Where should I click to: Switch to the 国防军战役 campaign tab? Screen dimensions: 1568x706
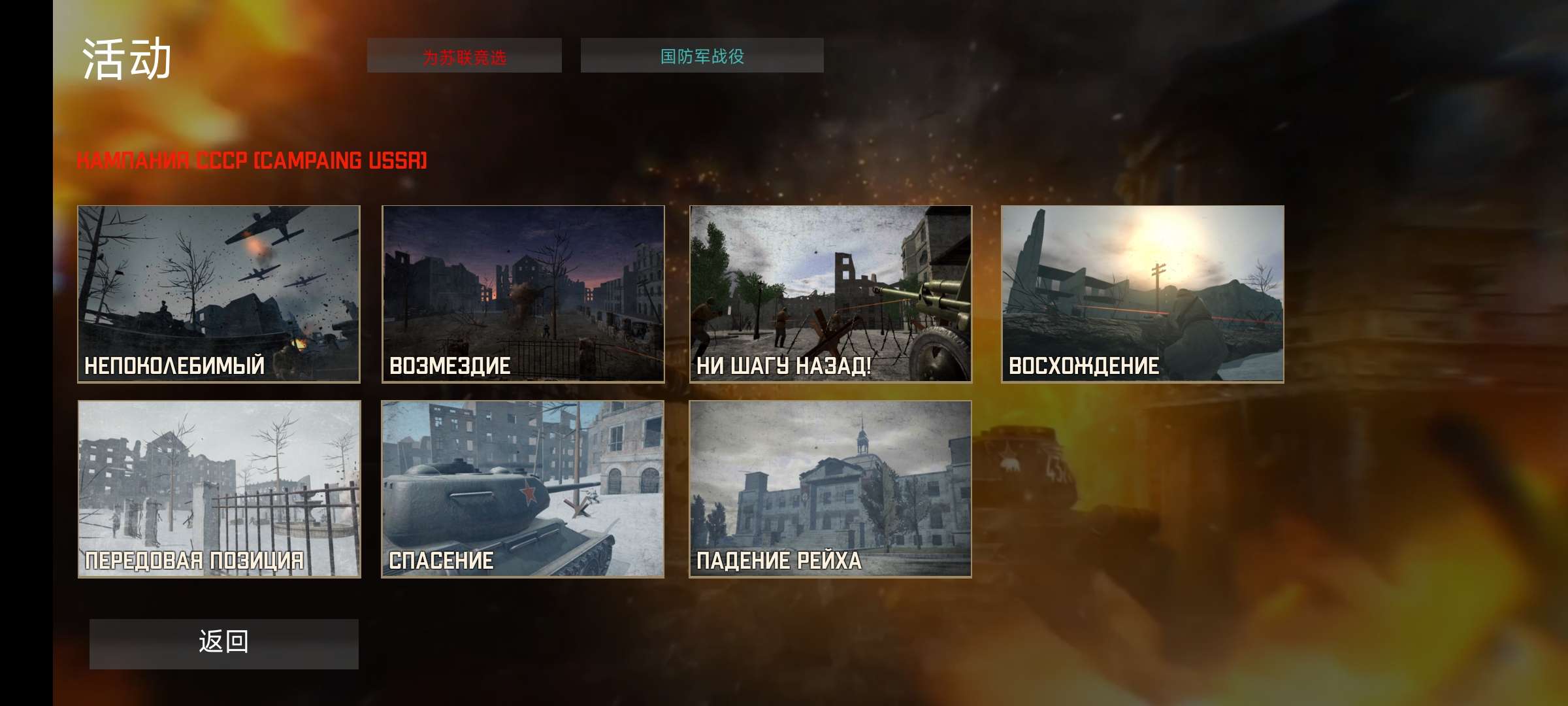(x=702, y=56)
